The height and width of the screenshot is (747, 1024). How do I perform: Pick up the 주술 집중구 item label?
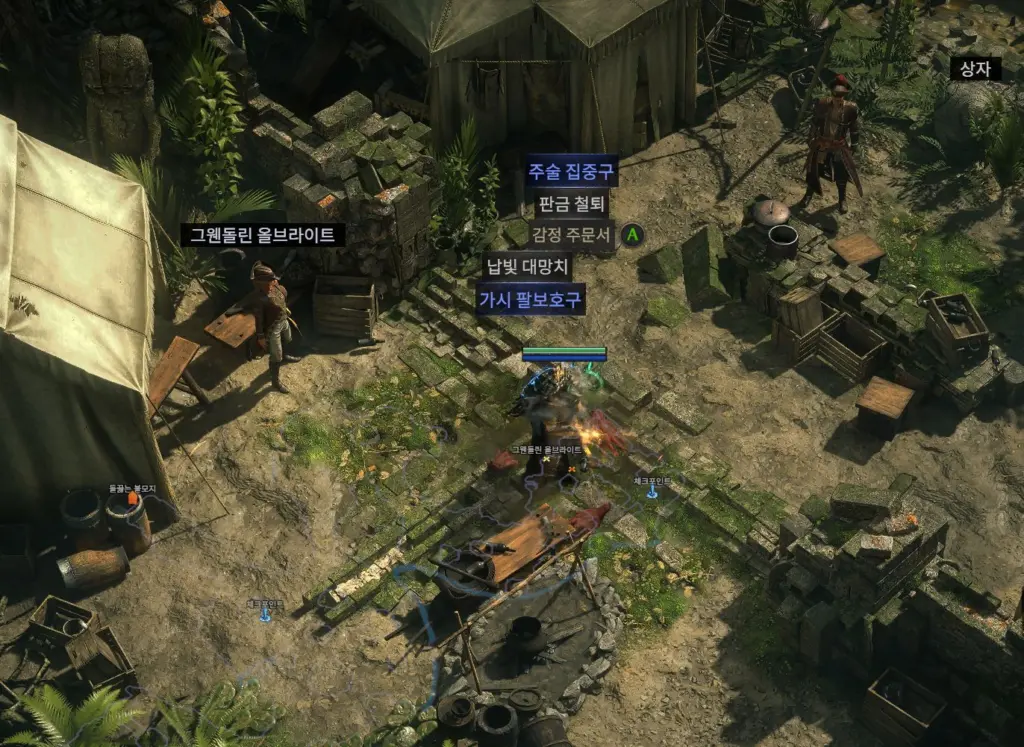[x=572, y=170]
